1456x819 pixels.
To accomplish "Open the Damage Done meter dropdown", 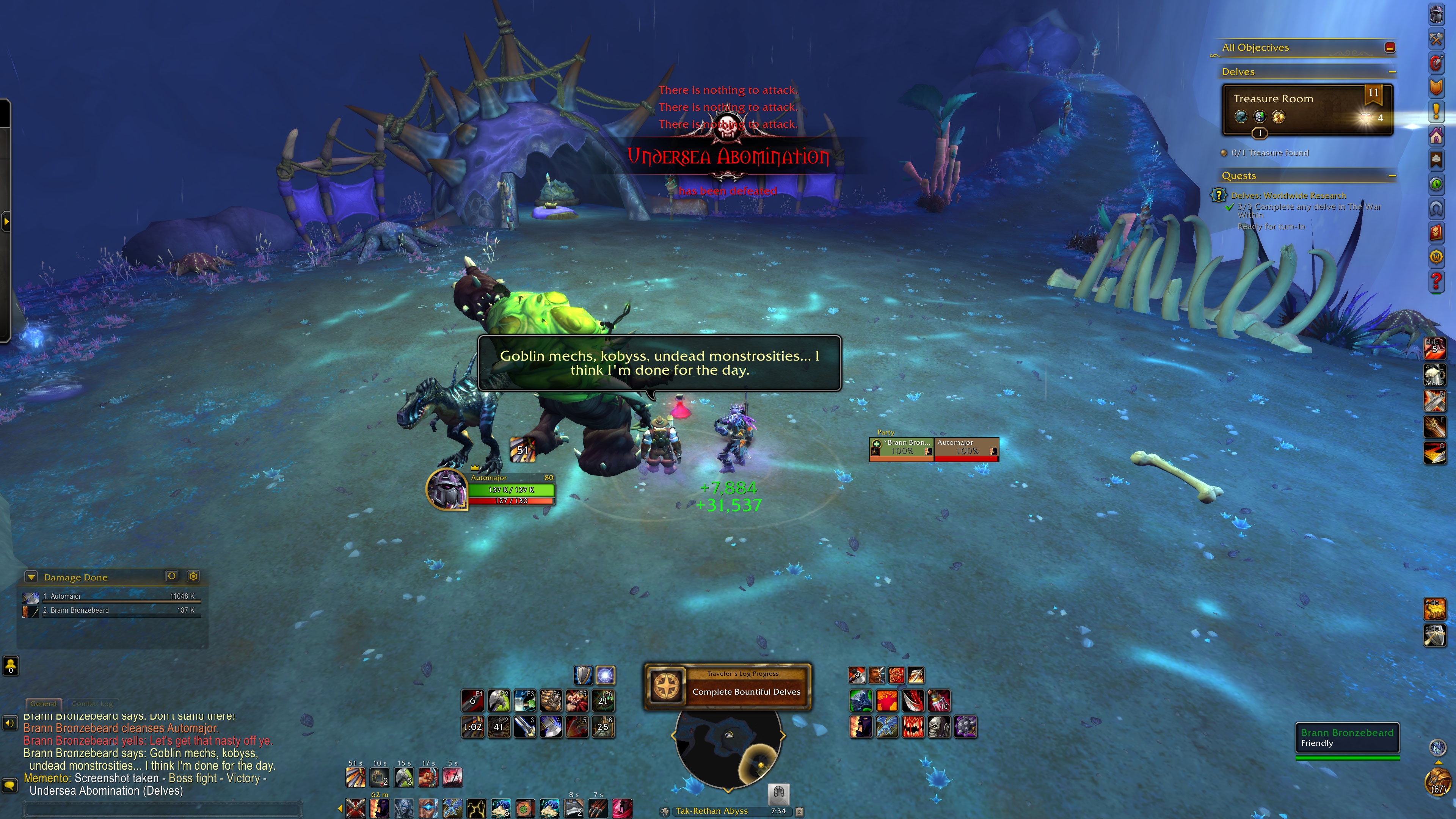I will [x=31, y=577].
